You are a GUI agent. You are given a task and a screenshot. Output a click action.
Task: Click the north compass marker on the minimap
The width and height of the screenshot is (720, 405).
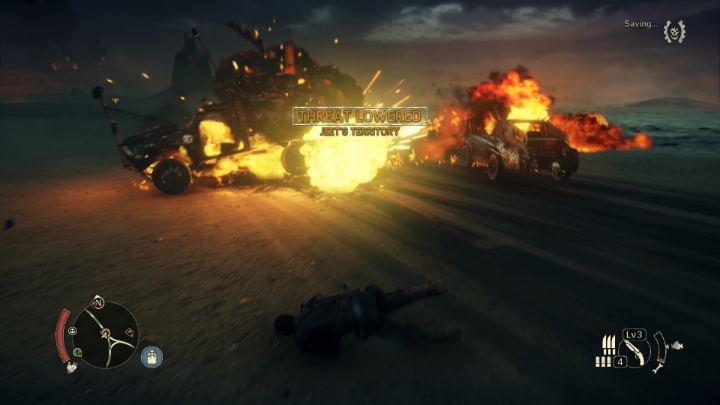(98, 301)
